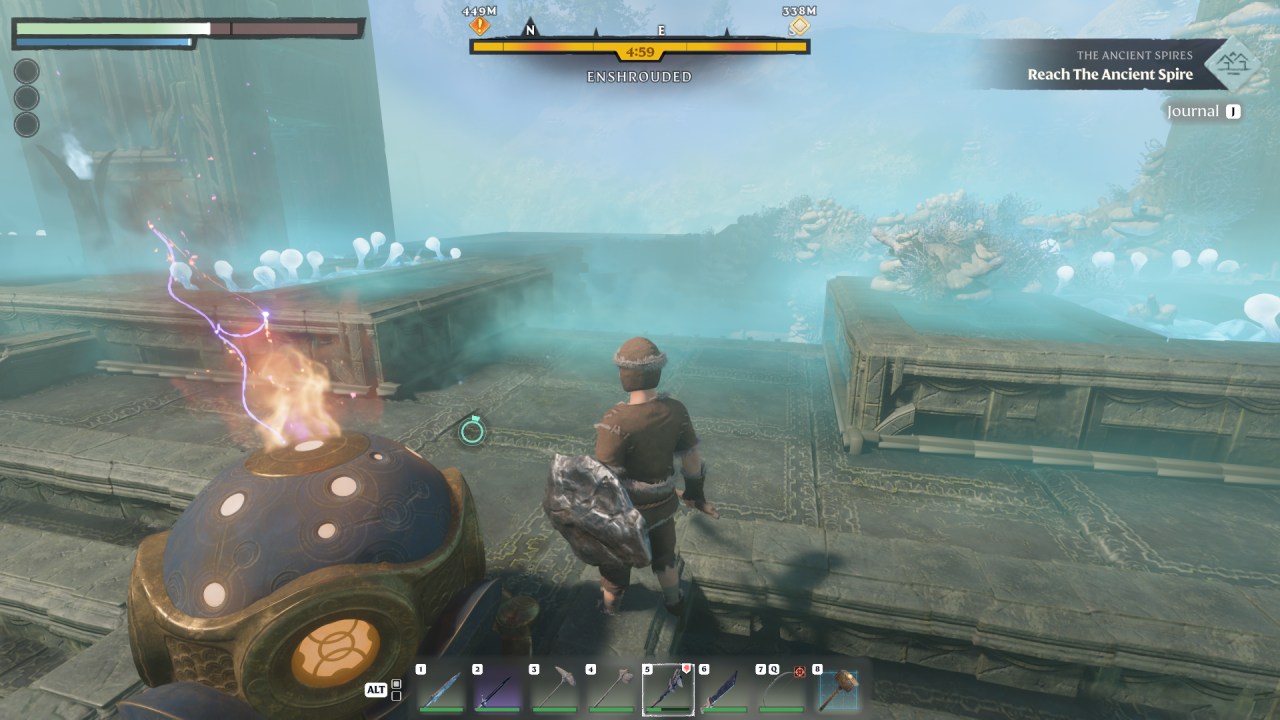Choose the construction hammer in slot 8
Screen dimensions: 1280x720
coord(838,689)
